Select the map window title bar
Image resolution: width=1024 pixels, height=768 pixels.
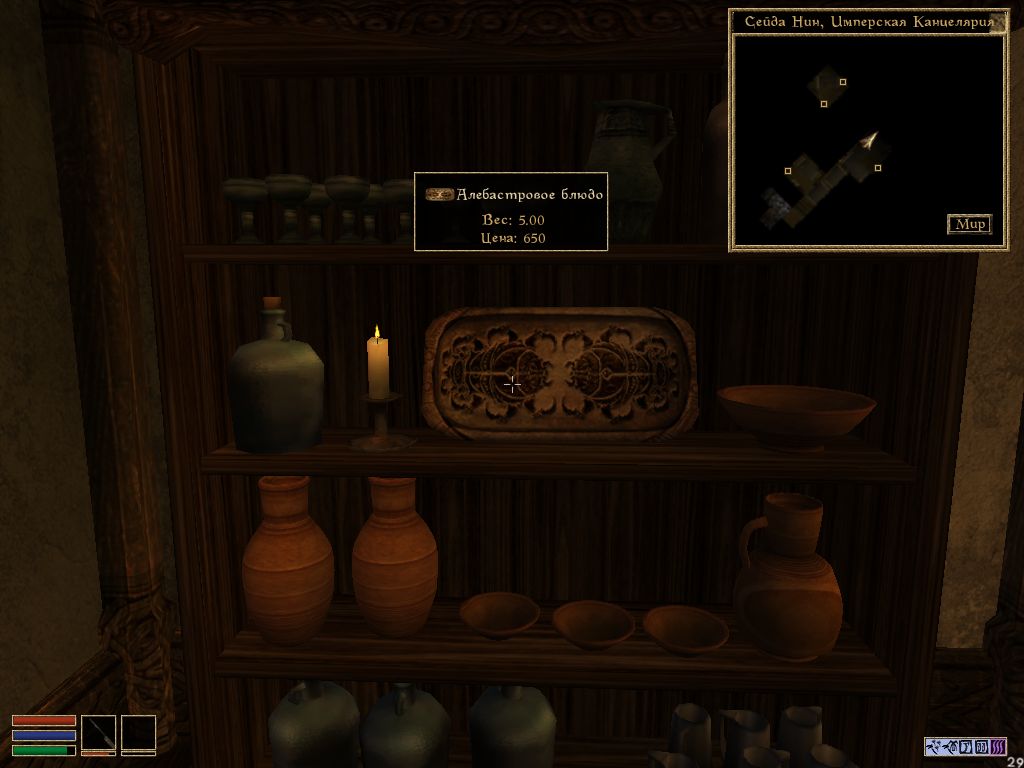[x=860, y=22]
